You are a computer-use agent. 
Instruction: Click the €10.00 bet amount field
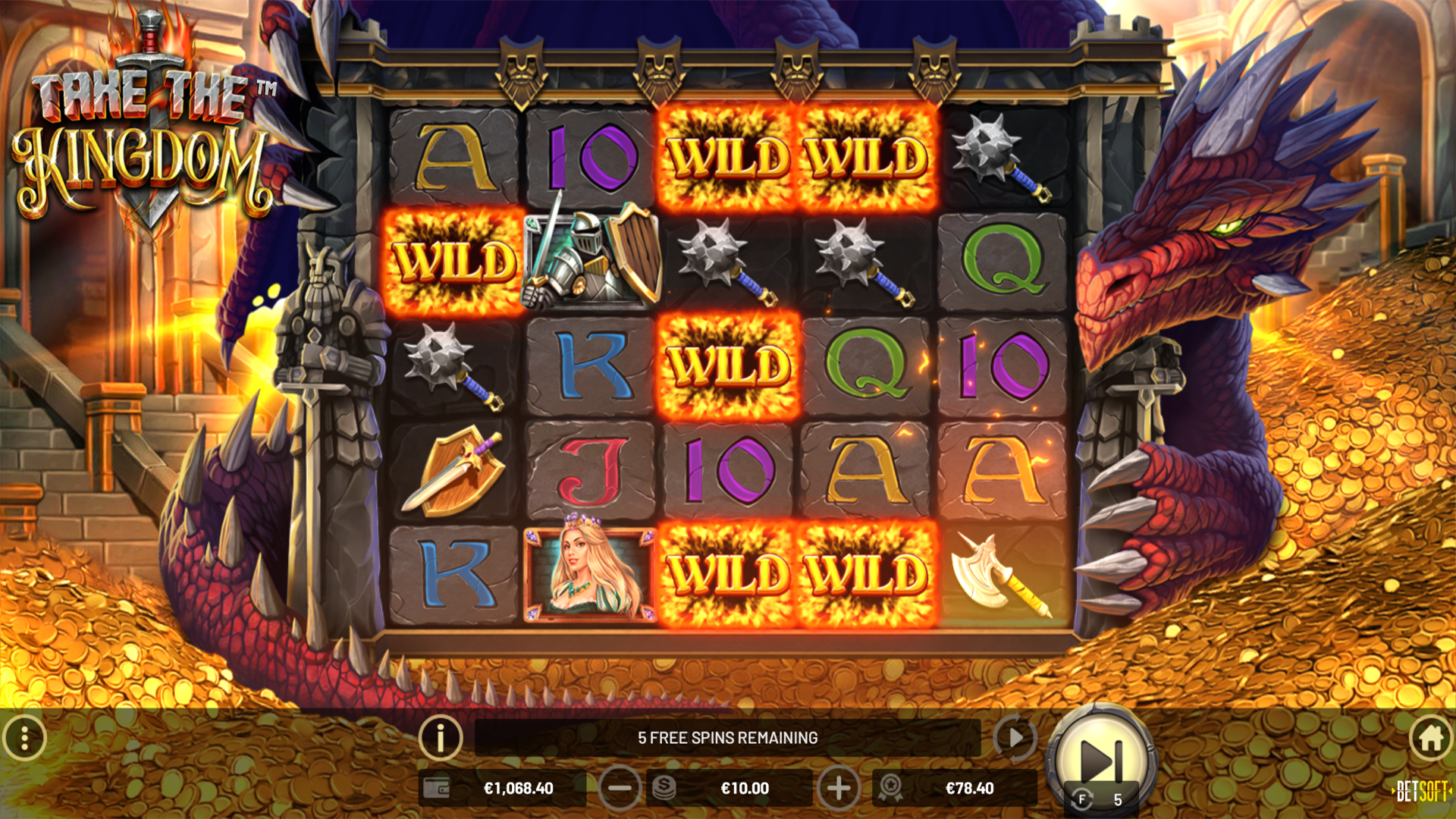745,788
